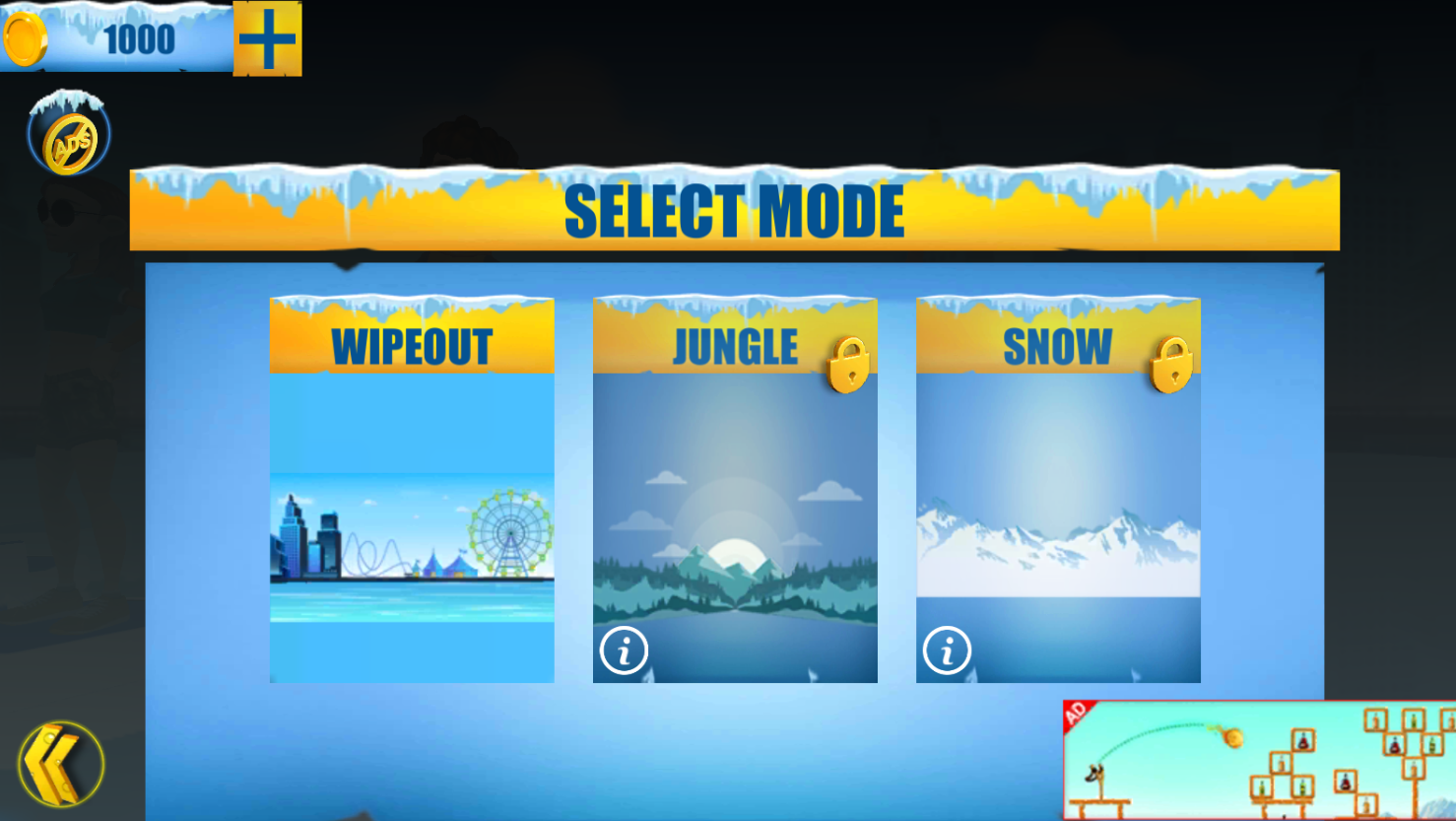This screenshot has width=1456, height=821.
Task: Open the Select Mode banner
Action: coord(735,208)
